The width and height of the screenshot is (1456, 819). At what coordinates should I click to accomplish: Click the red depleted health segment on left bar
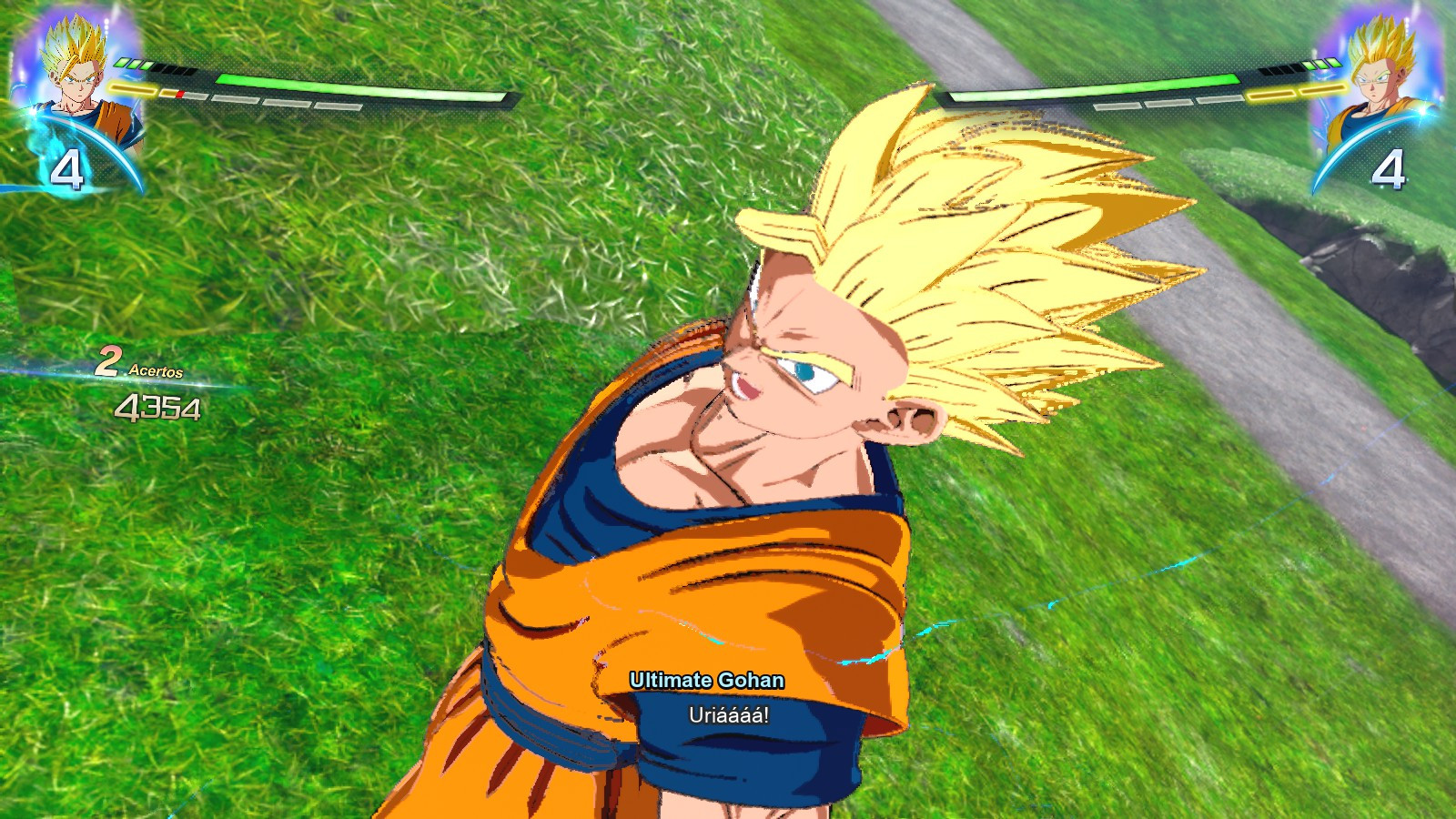pyautogui.click(x=180, y=93)
